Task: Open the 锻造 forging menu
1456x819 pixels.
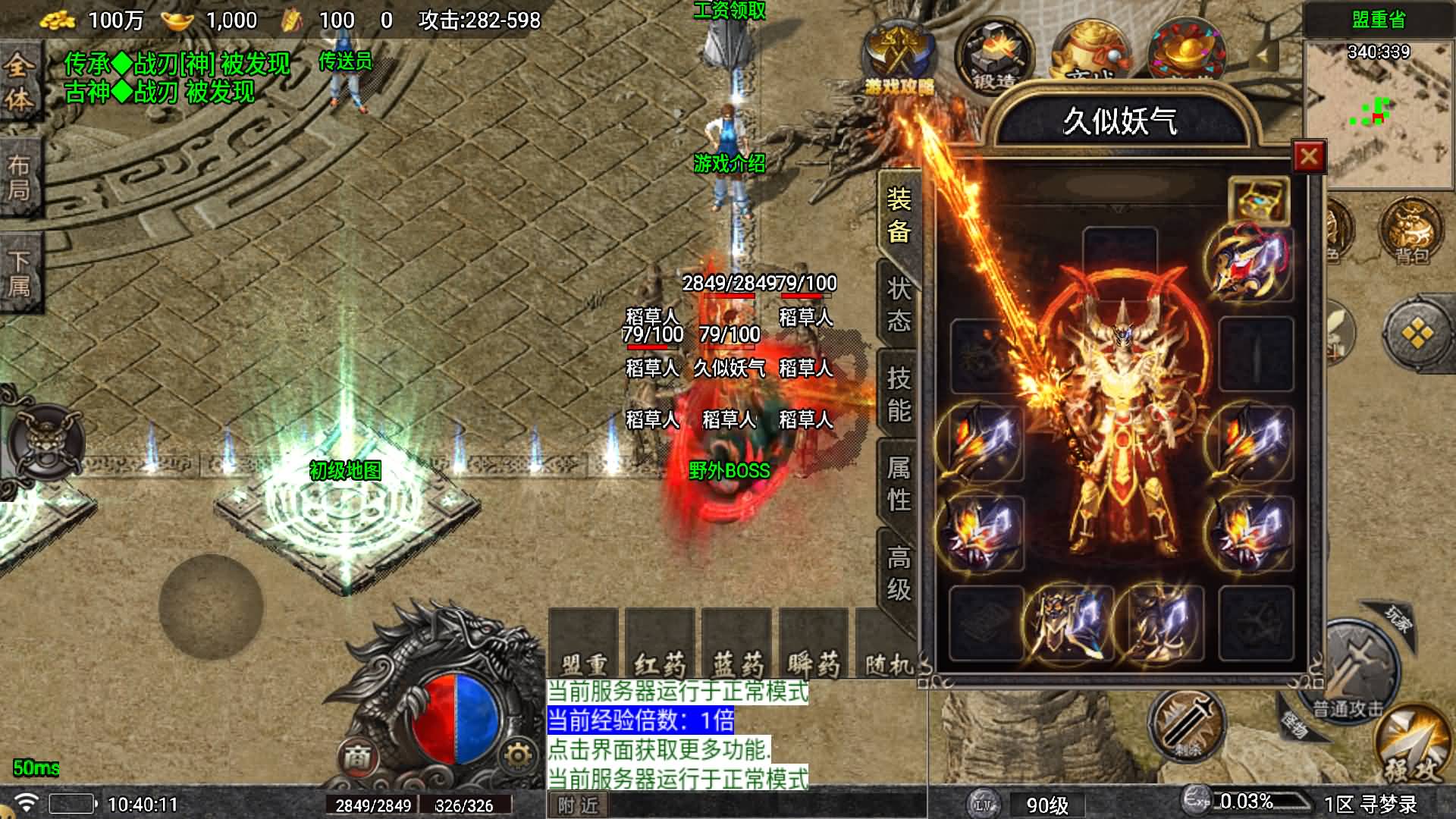Action: tap(994, 58)
